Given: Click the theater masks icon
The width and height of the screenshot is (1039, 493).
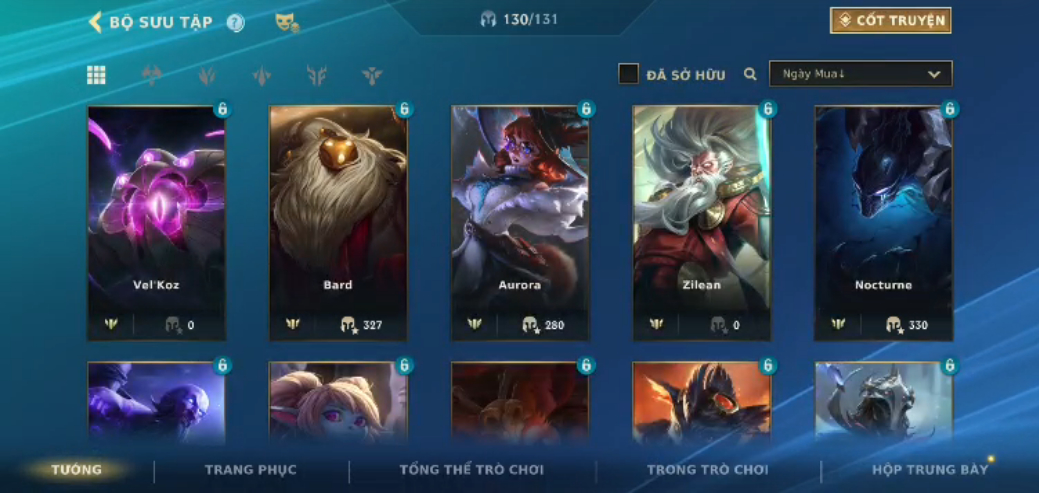Looking at the screenshot, I should [287, 22].
